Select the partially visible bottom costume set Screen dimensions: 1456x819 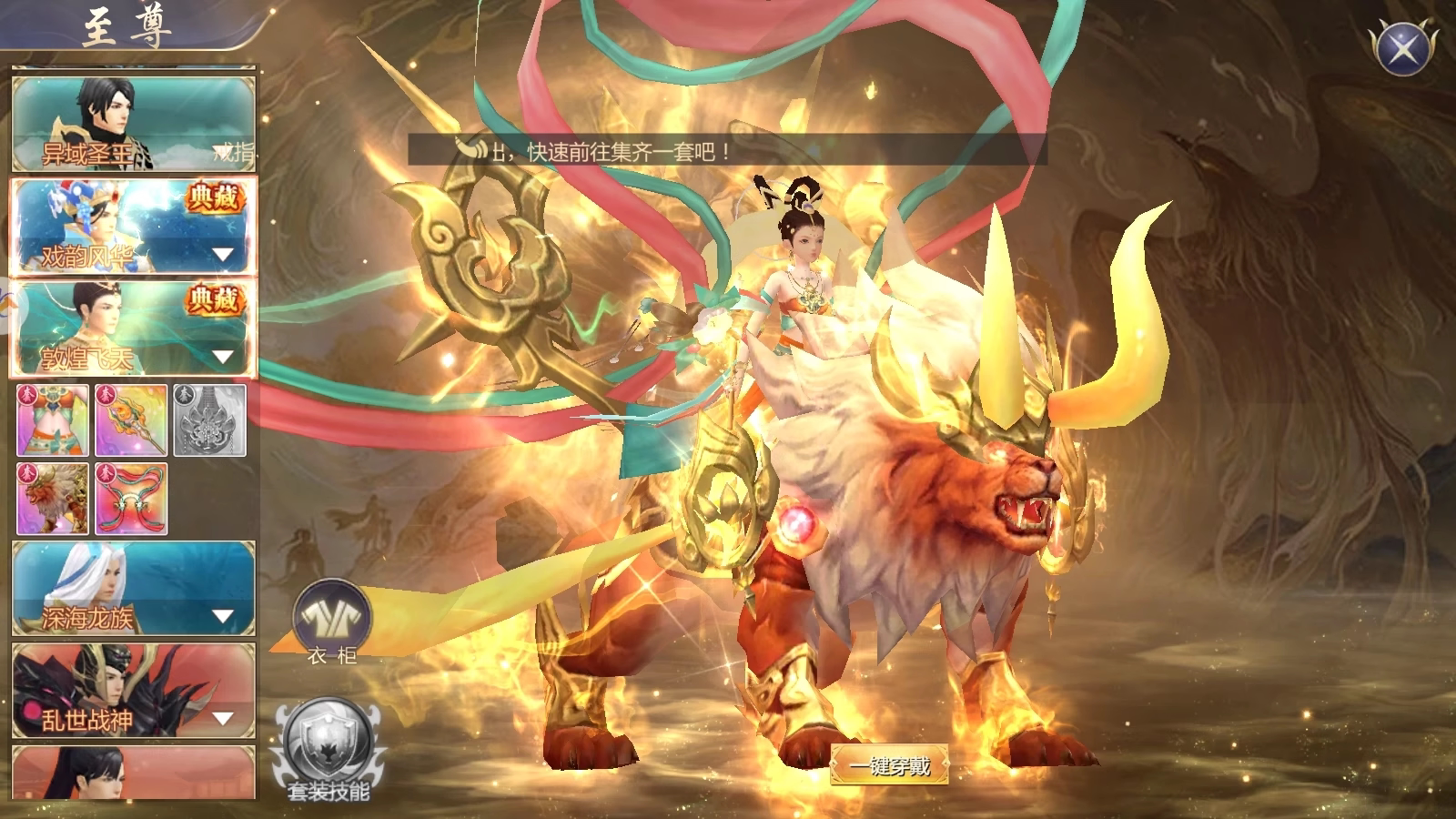click(x=133, y=773)
